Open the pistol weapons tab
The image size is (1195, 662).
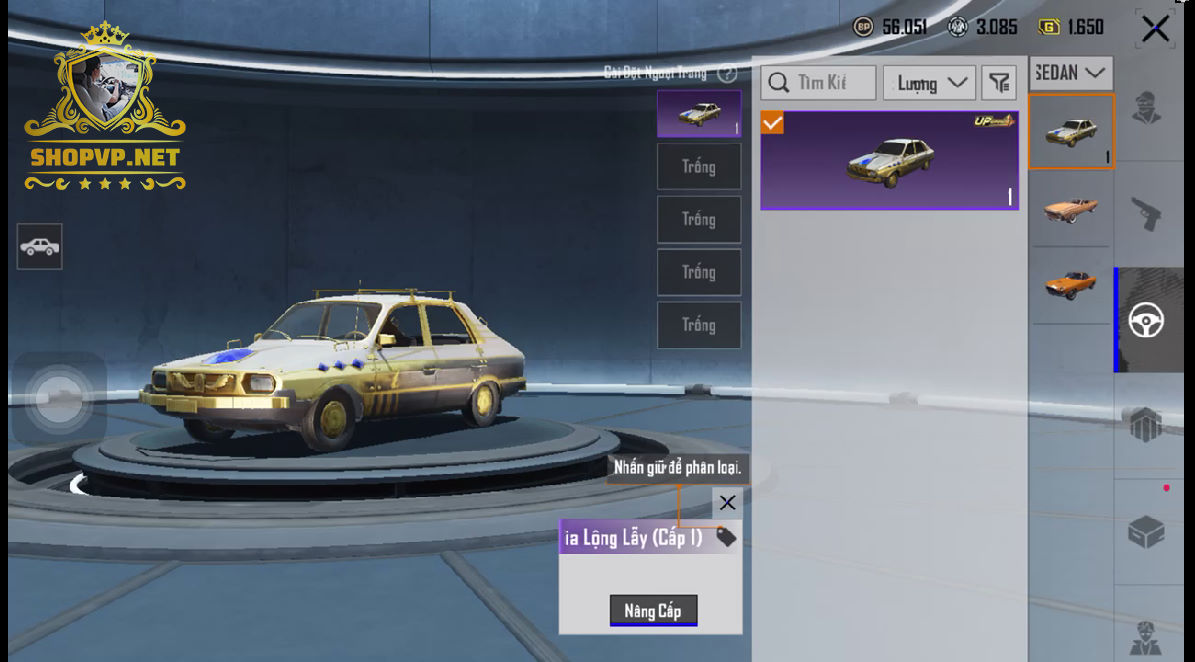coord(1146,213)
